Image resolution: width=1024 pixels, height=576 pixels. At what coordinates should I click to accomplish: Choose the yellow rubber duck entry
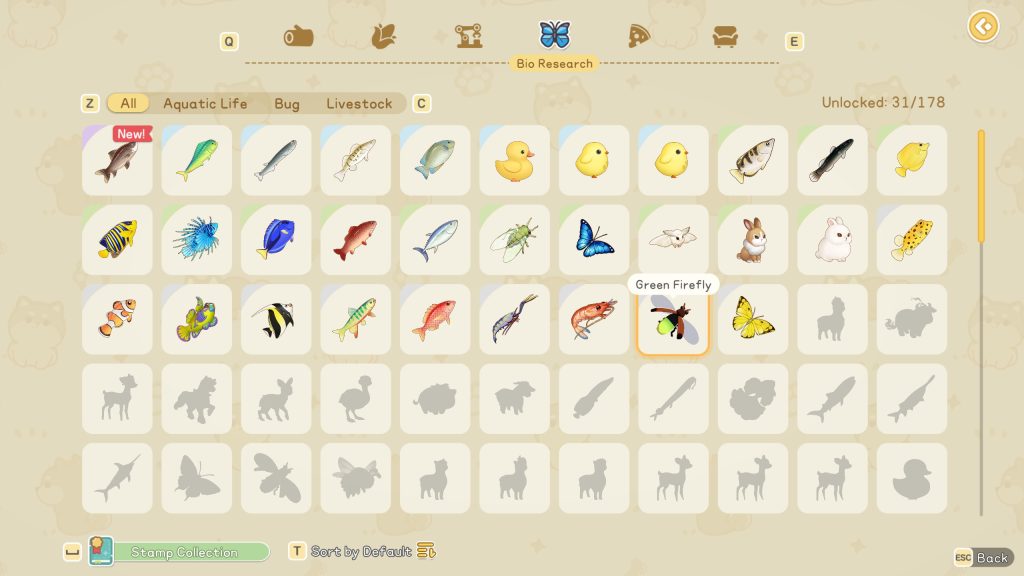[x=515, y=160]
